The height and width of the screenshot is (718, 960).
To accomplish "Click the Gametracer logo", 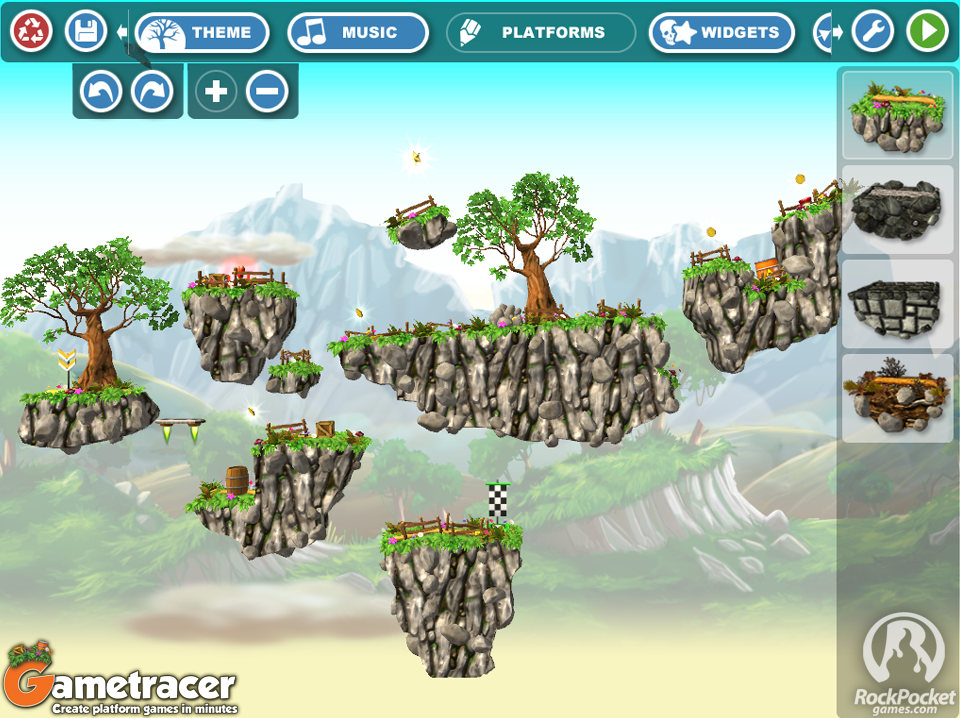I will (120, 682).
